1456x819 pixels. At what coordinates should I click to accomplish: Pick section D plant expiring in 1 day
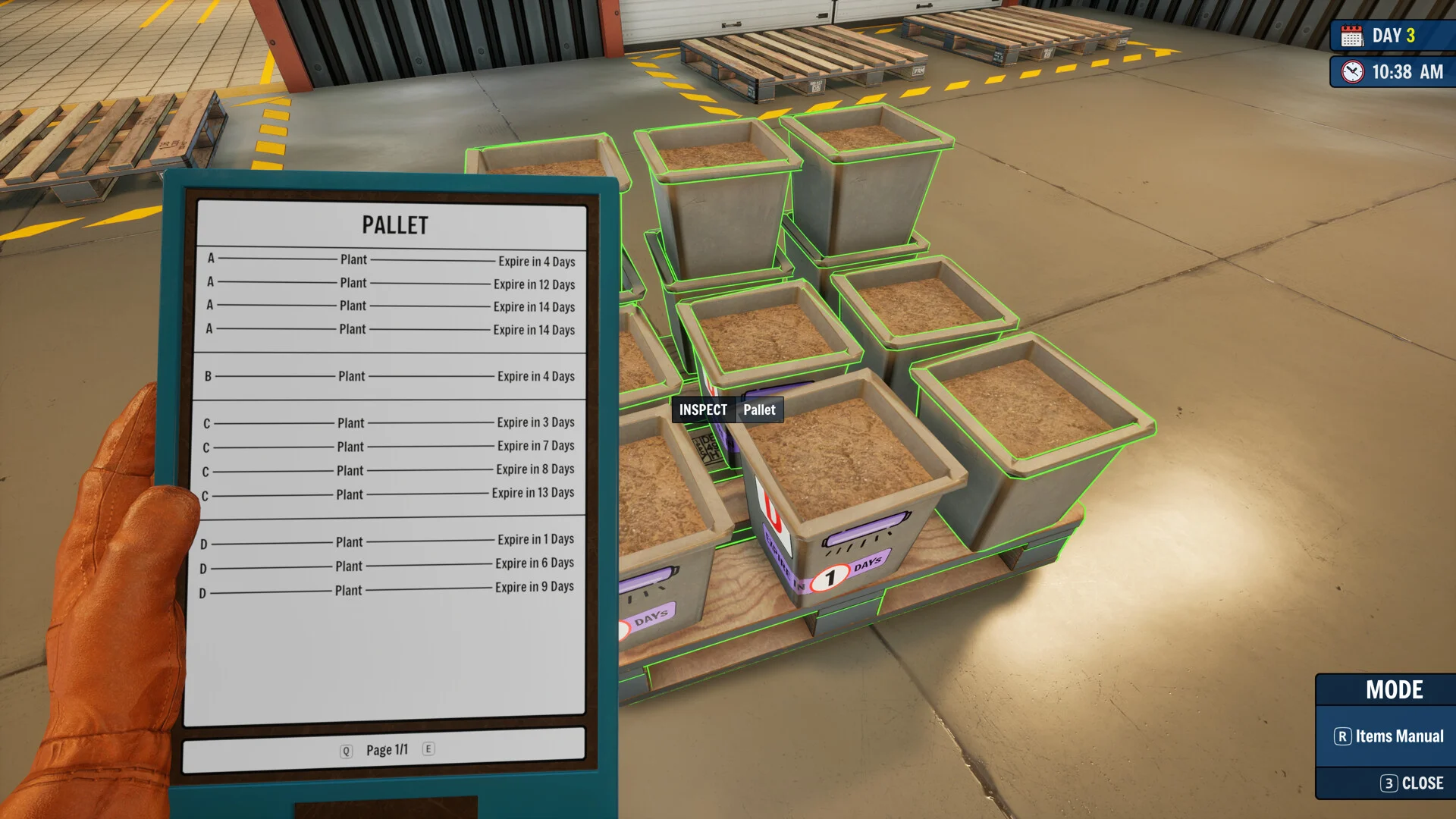[x=388, y=541]
